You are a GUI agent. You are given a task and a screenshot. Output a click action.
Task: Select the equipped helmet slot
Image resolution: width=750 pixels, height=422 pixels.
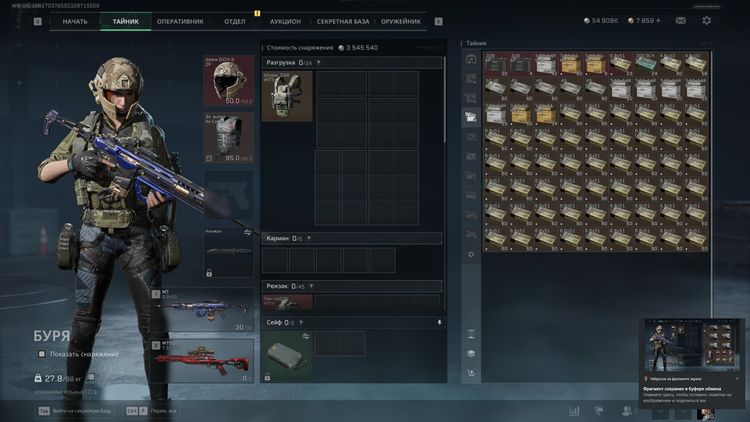228,81
